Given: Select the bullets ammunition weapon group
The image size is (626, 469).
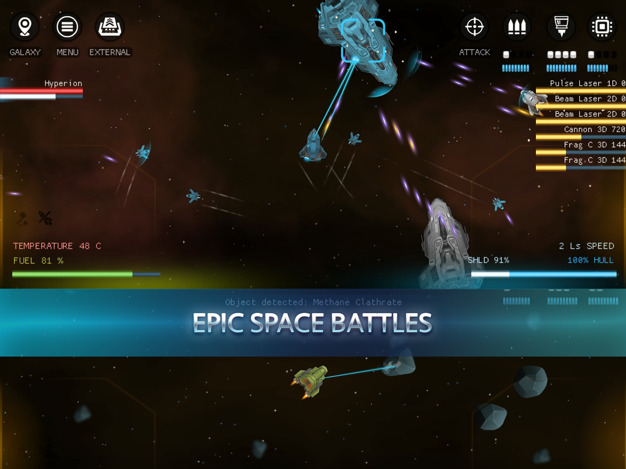Looking at the screenshot, I should tap(517, 27).
